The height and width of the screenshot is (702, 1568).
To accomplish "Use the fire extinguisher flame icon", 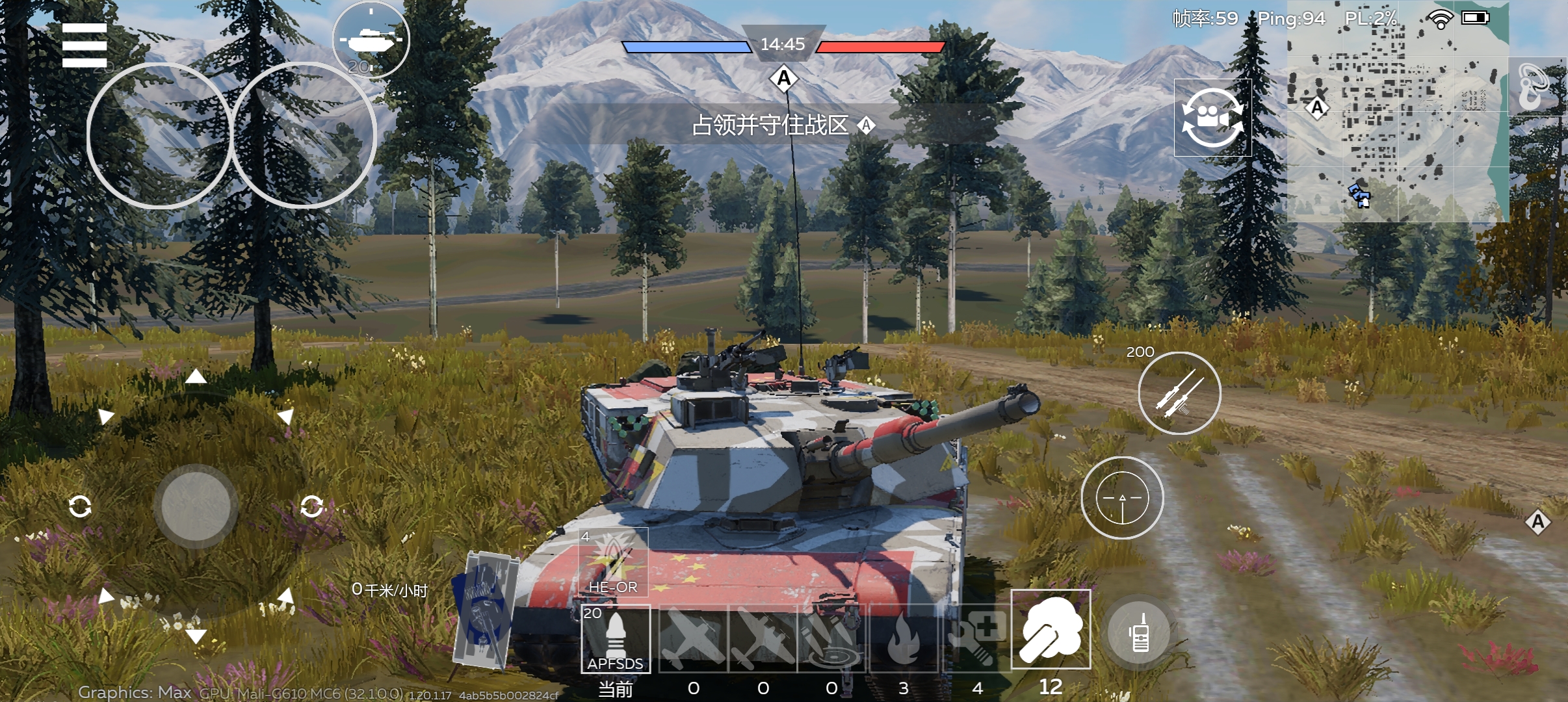I will point(903,638).
